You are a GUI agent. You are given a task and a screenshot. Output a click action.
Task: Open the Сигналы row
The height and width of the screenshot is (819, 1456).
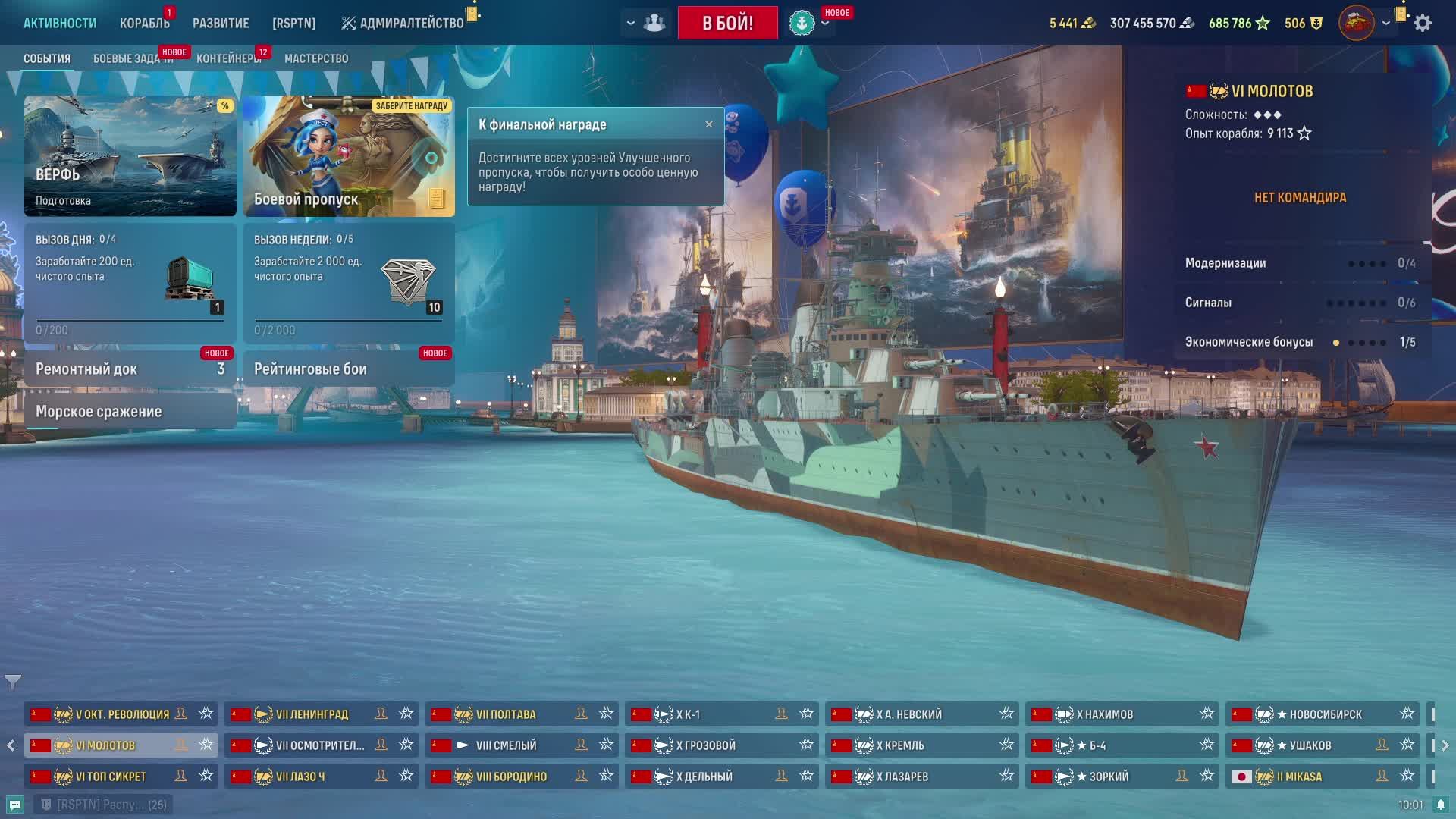pyautogui.click(x=1300, y=303)
